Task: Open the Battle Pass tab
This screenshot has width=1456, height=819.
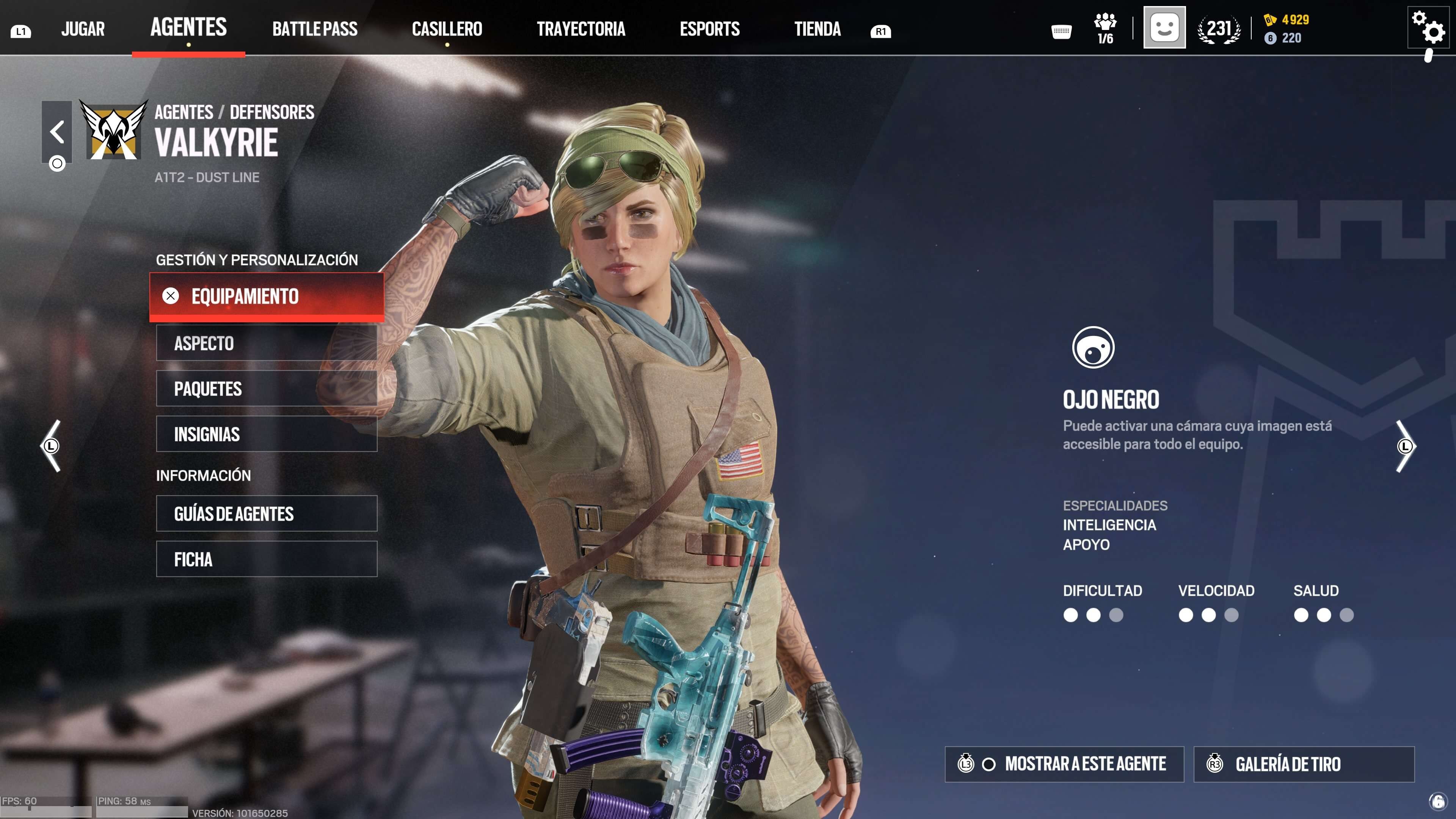Action: tap(315, 29)
